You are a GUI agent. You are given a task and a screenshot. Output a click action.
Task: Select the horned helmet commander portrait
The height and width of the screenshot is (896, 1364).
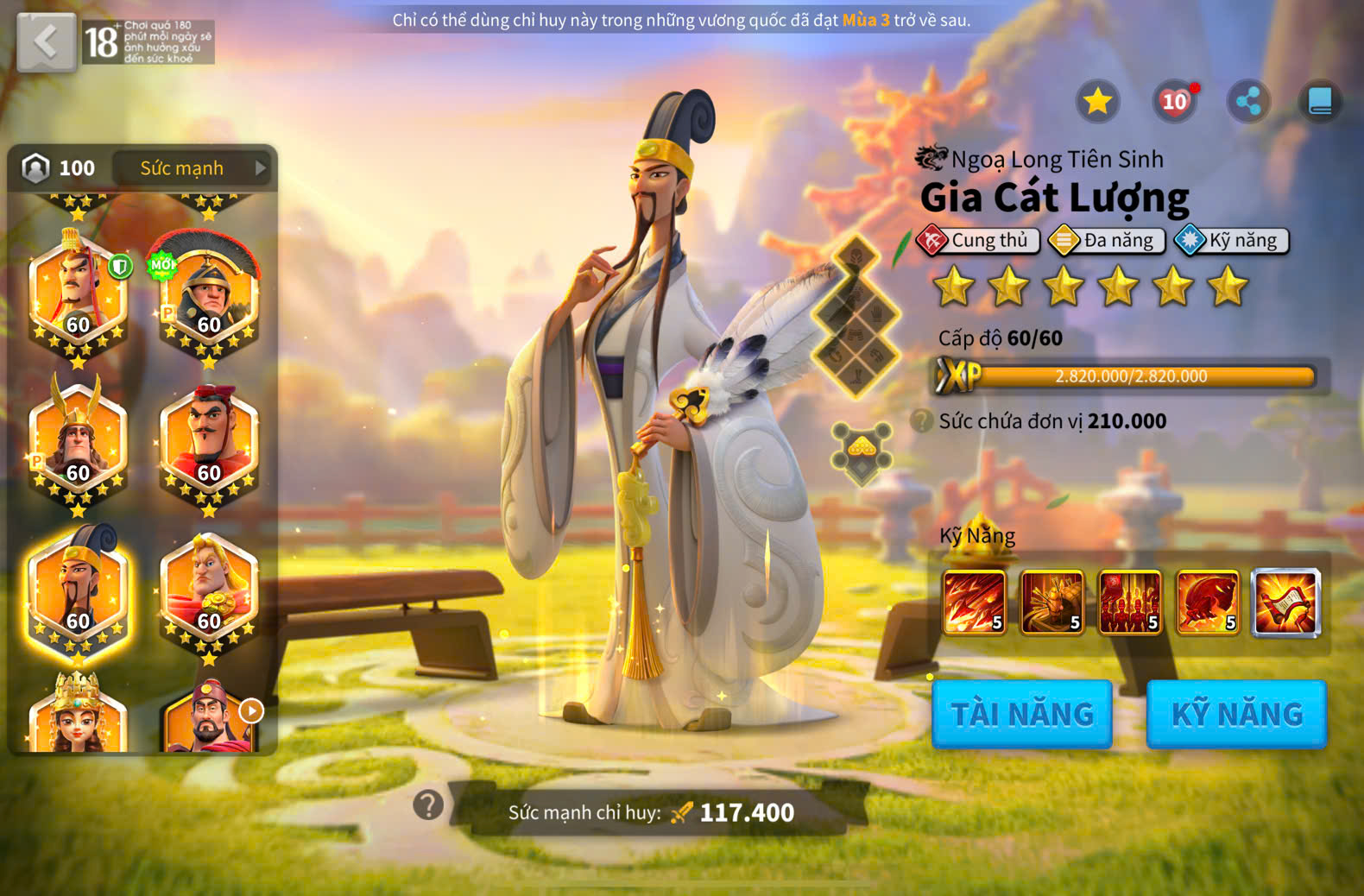click(x=78, y=442)
